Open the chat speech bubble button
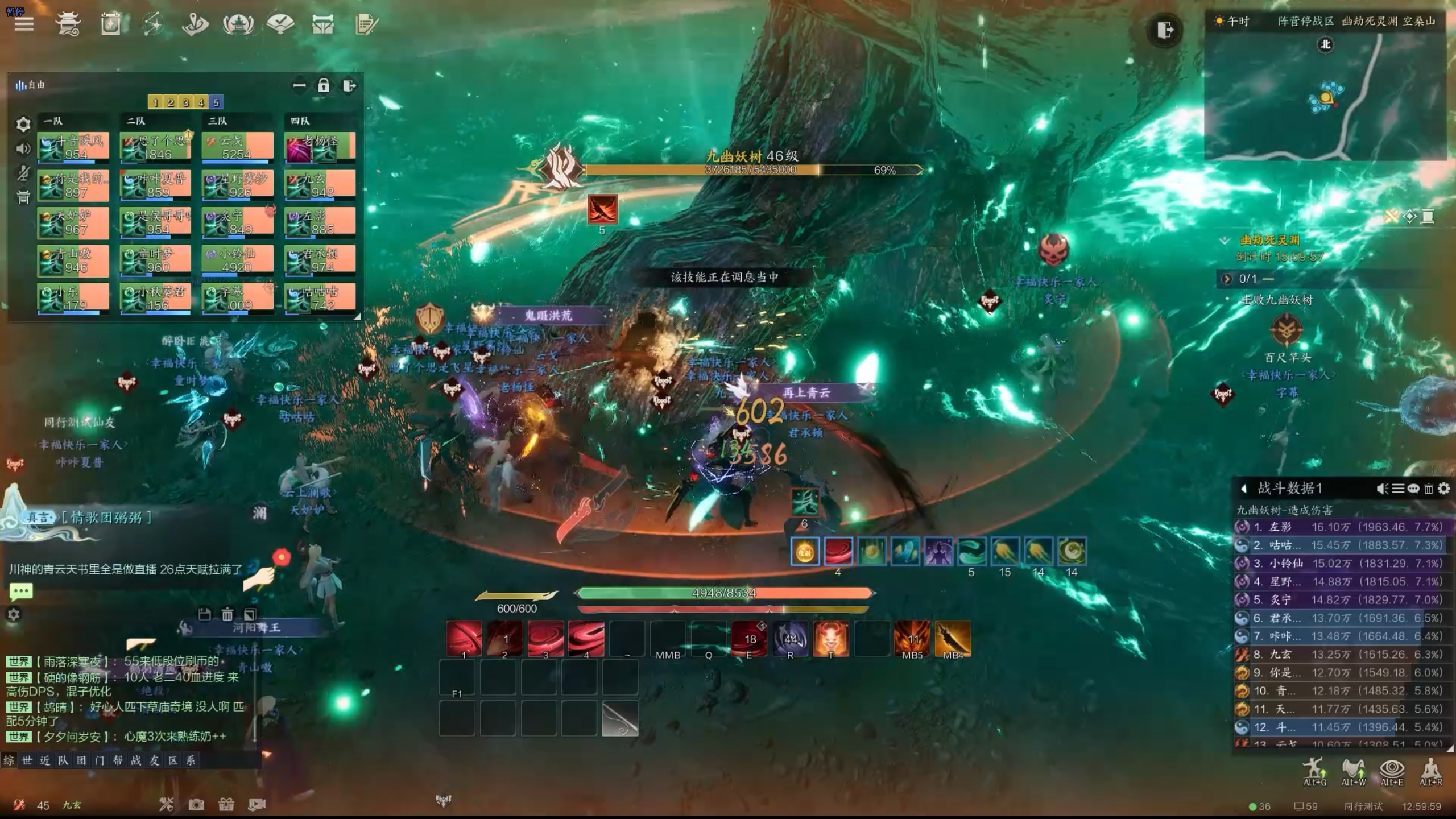1456x819 pixels. pyautogui.click(x=21, y=591)
